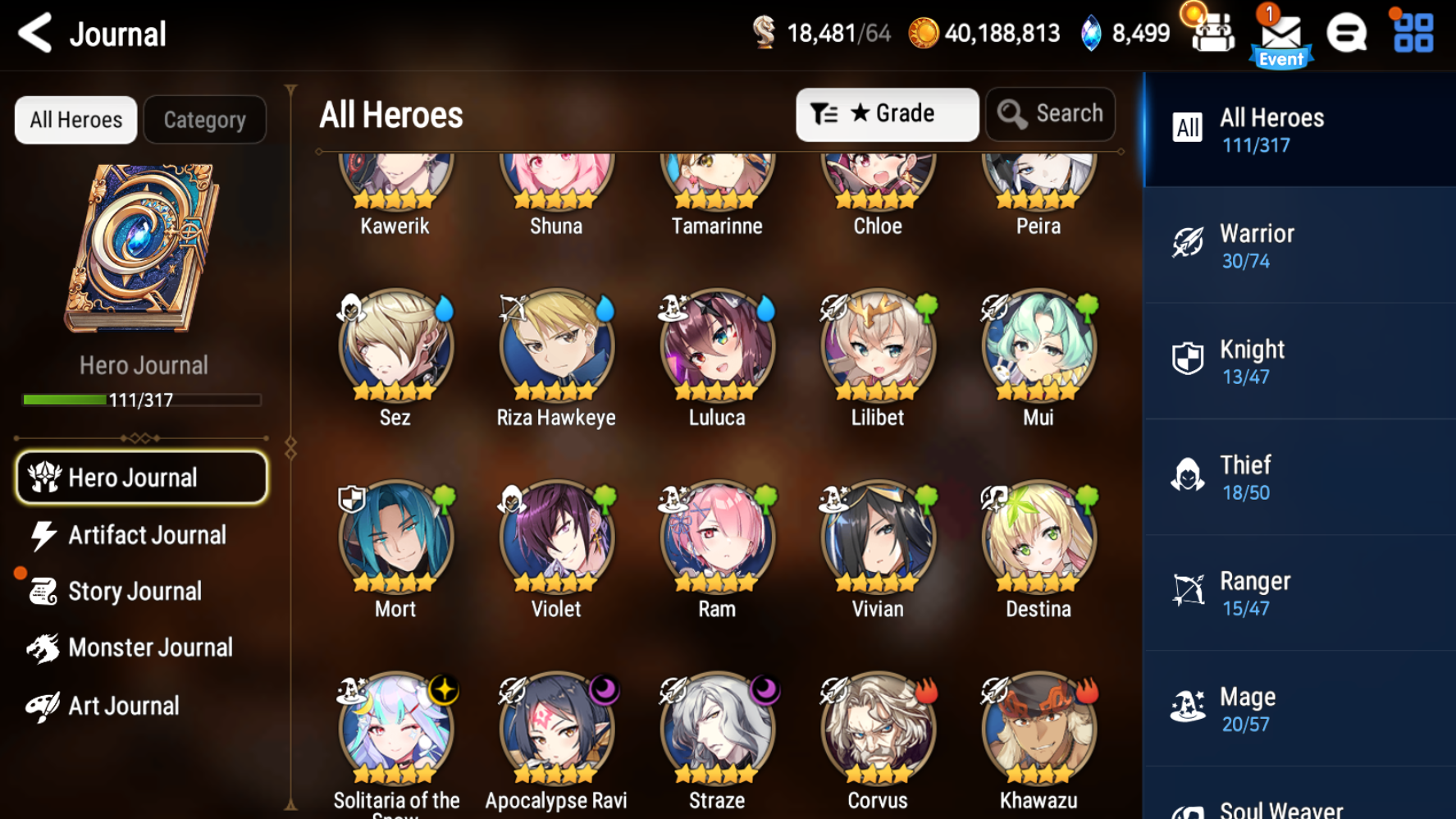Open the mailbox with Event badge
Screen dimensions: 1456x819
pos(1280,33)
